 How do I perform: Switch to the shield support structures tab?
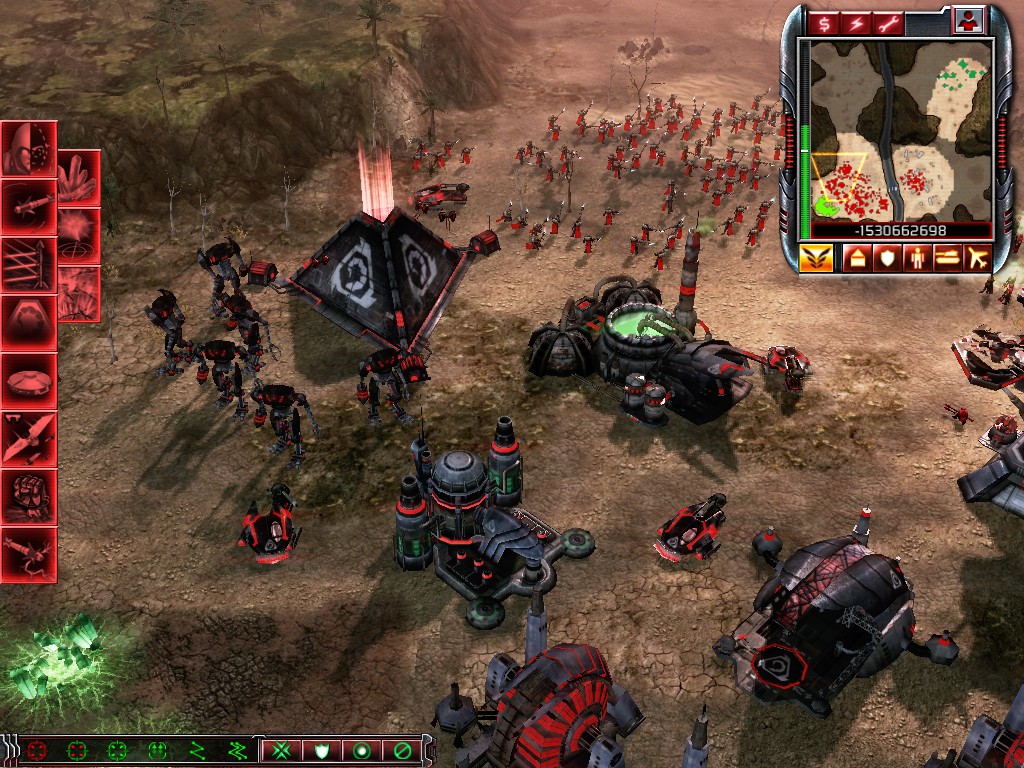point(884,259)
